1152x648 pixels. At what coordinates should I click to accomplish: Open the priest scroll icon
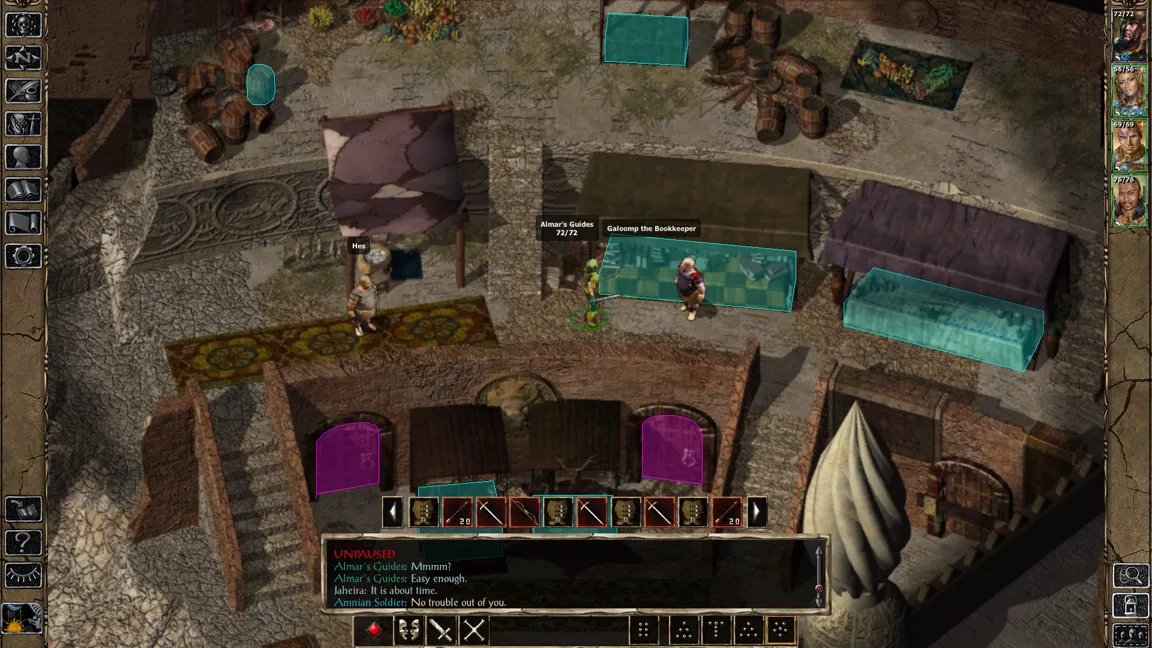[23, 223]
